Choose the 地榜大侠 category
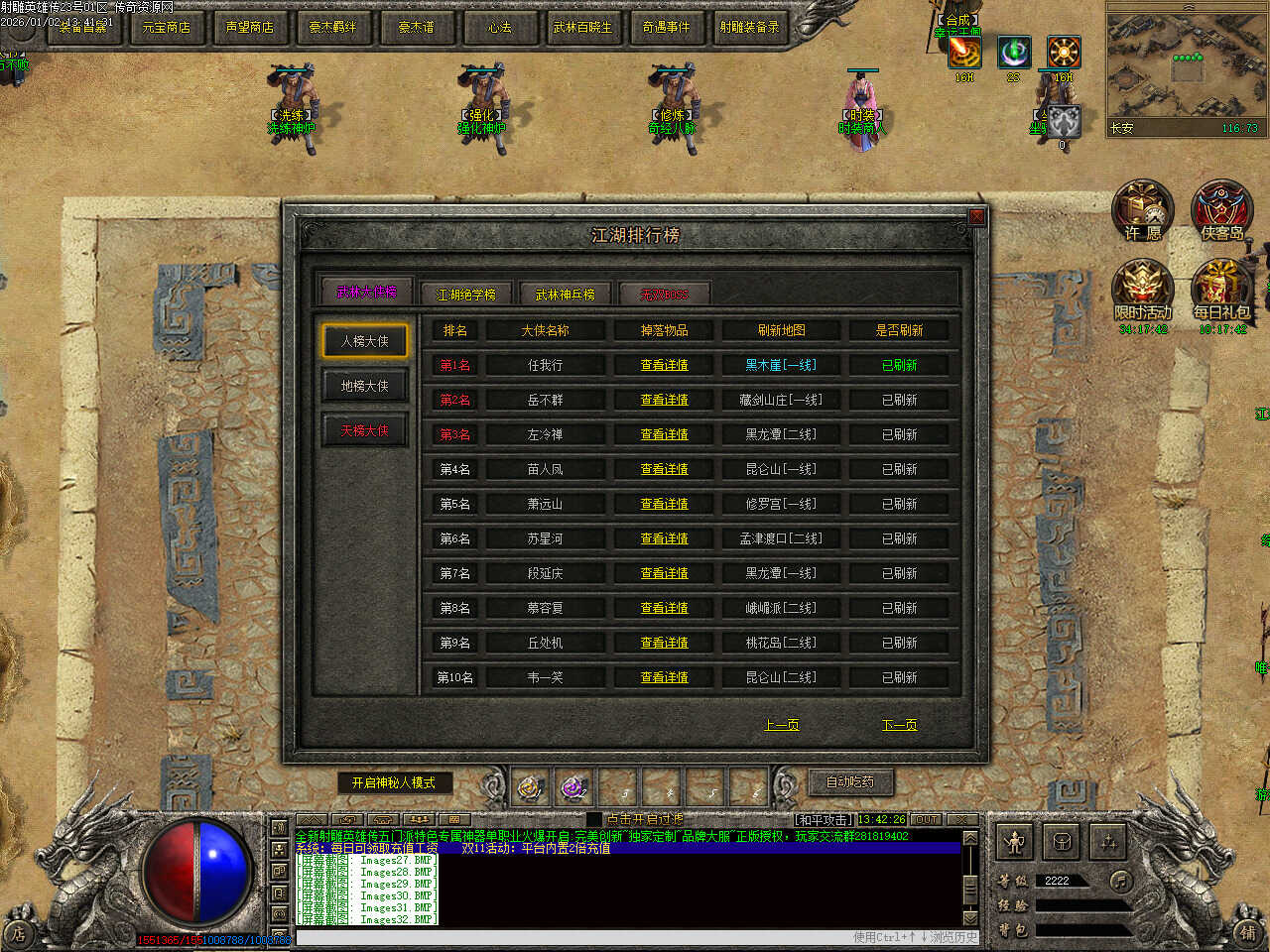This screenshot has width=1270, height=952. [x=364, y=386]
